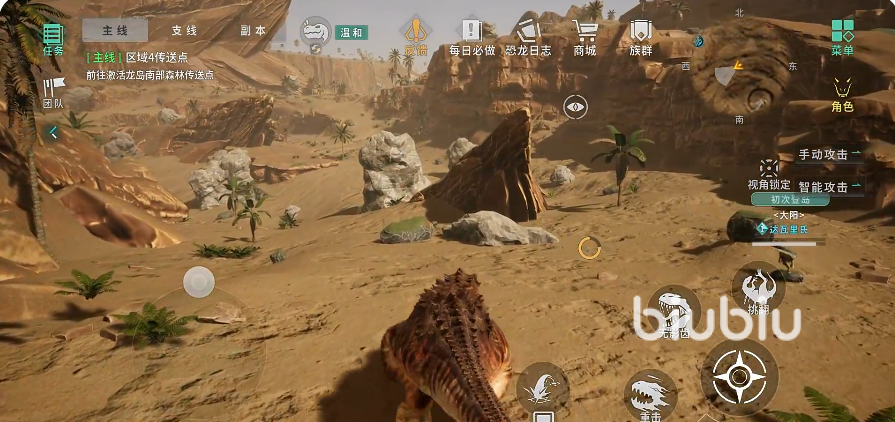The image size is (895, 422).
Task: Switch to the 主线 main quest tab
Action: tap(114, 31)
